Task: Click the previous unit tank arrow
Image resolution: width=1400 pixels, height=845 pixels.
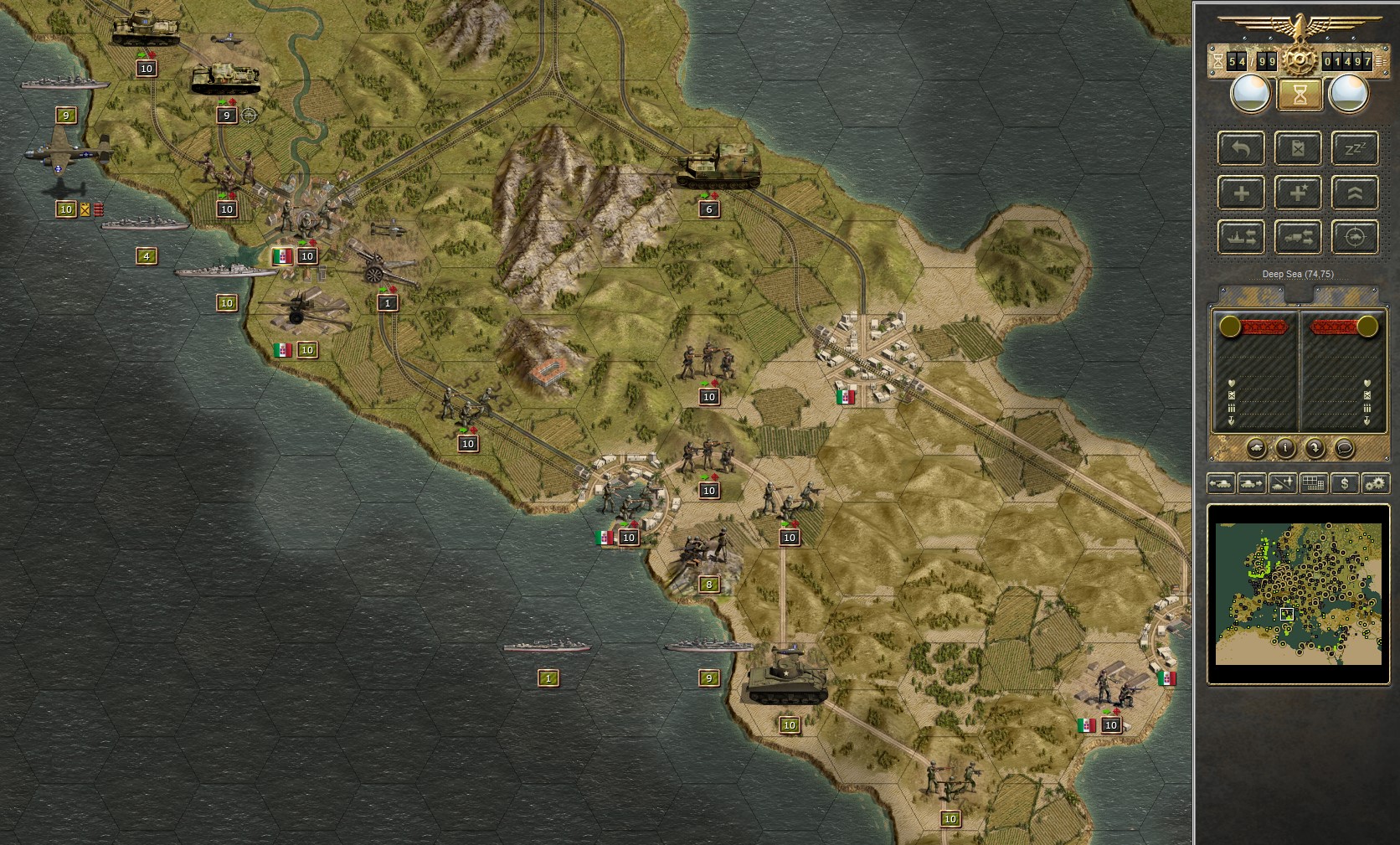Action: [x=1222, y=484]
